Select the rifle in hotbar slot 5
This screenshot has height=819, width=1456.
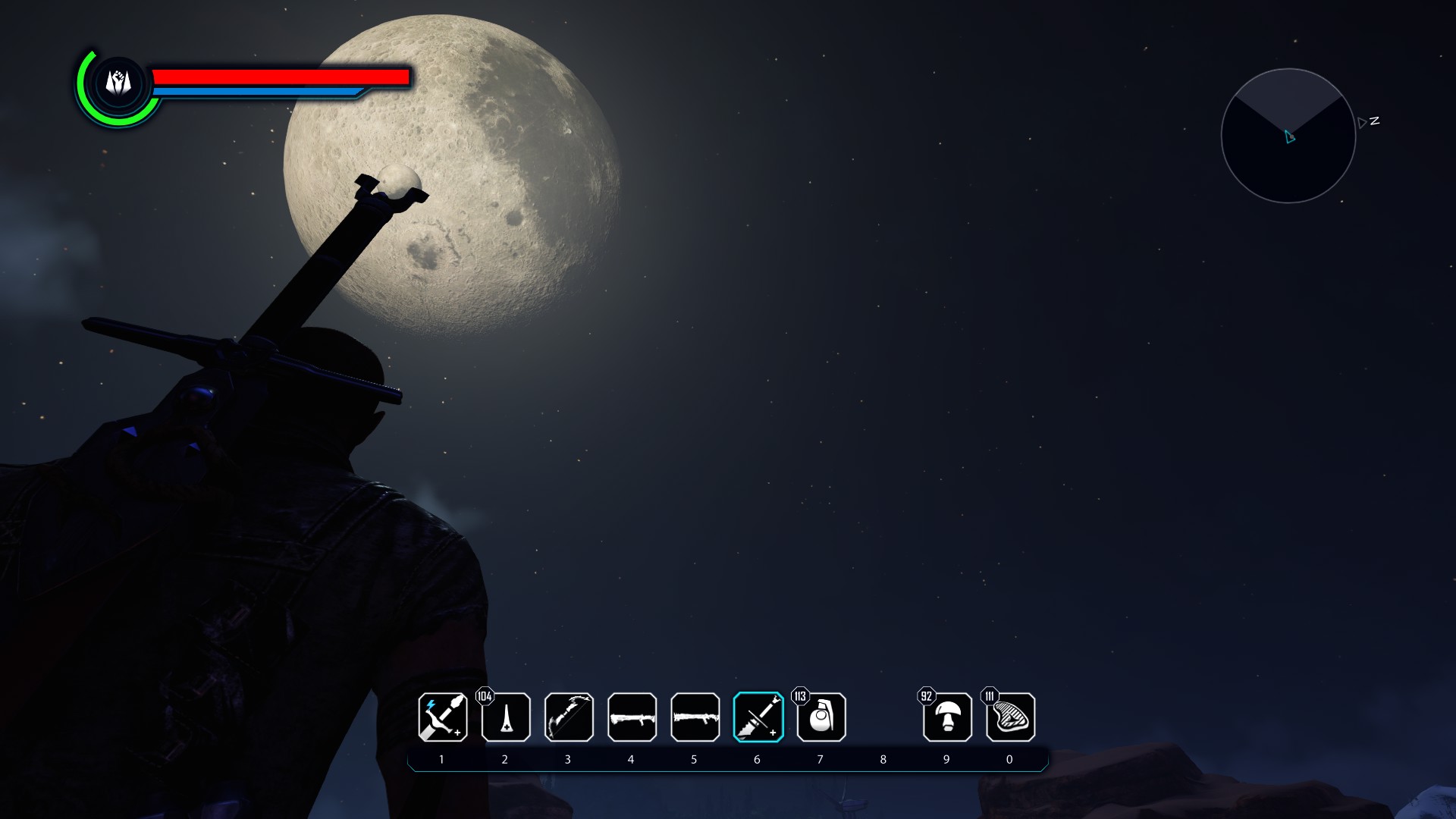pyautogui.click(x=695, y=718)
